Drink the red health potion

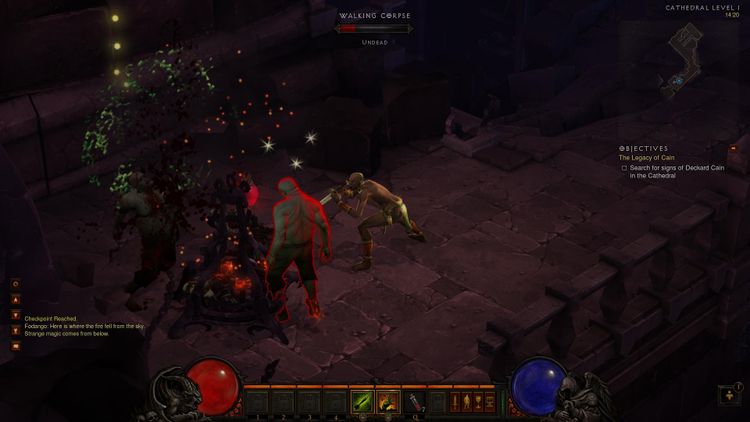tap(415, 401)
